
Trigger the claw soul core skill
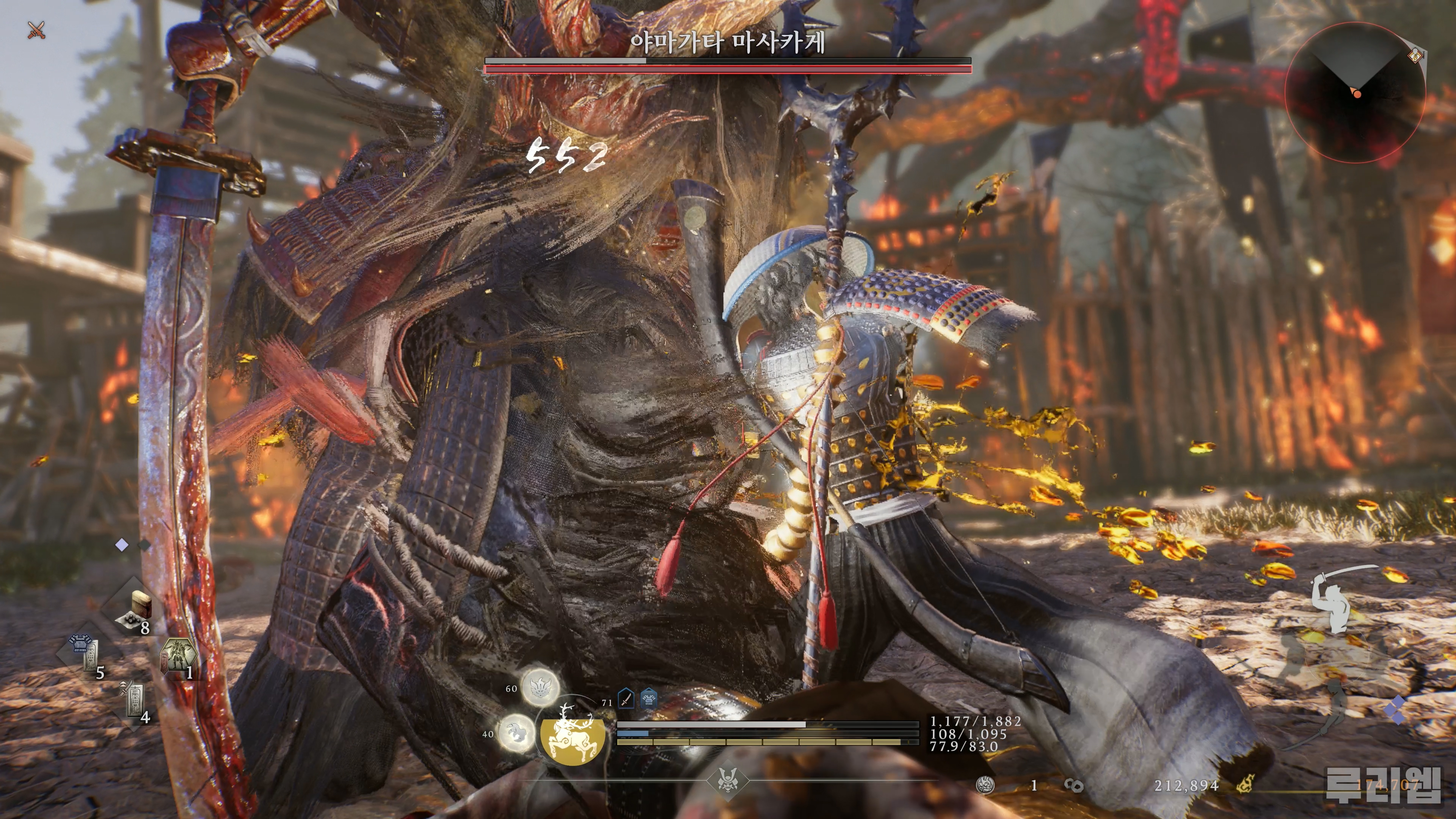pyautogui.click(x=516, y=733)
